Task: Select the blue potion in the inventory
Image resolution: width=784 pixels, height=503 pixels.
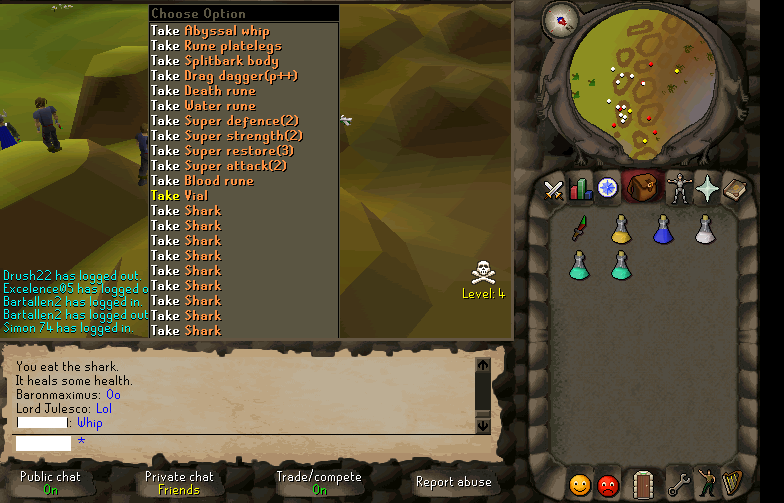Action: coord(662,230)
